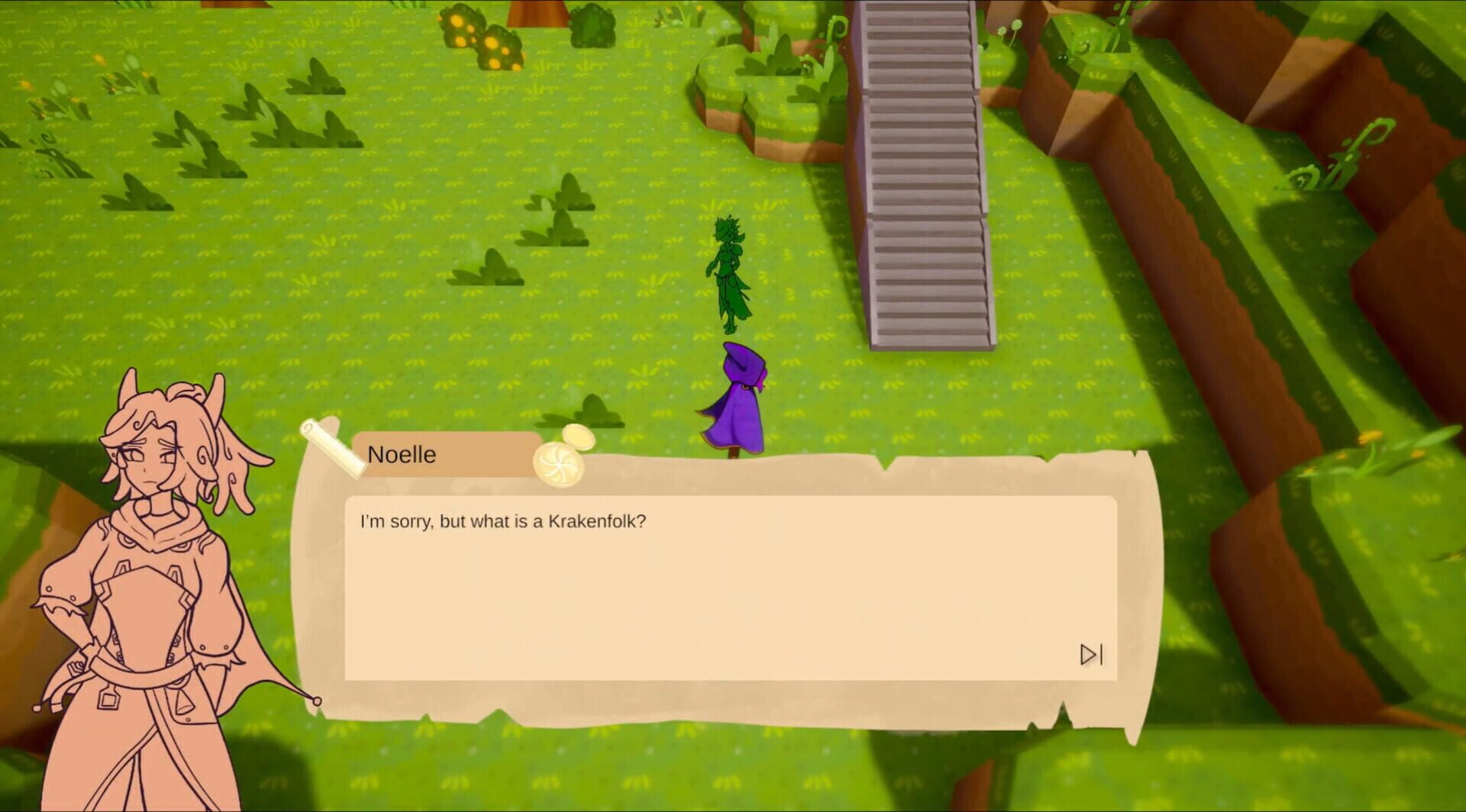The height and width of the screenshot is (812, 1466).
Task: Toggle dialogue auto-advance with the arrow control
Action: coord(1092,655)
